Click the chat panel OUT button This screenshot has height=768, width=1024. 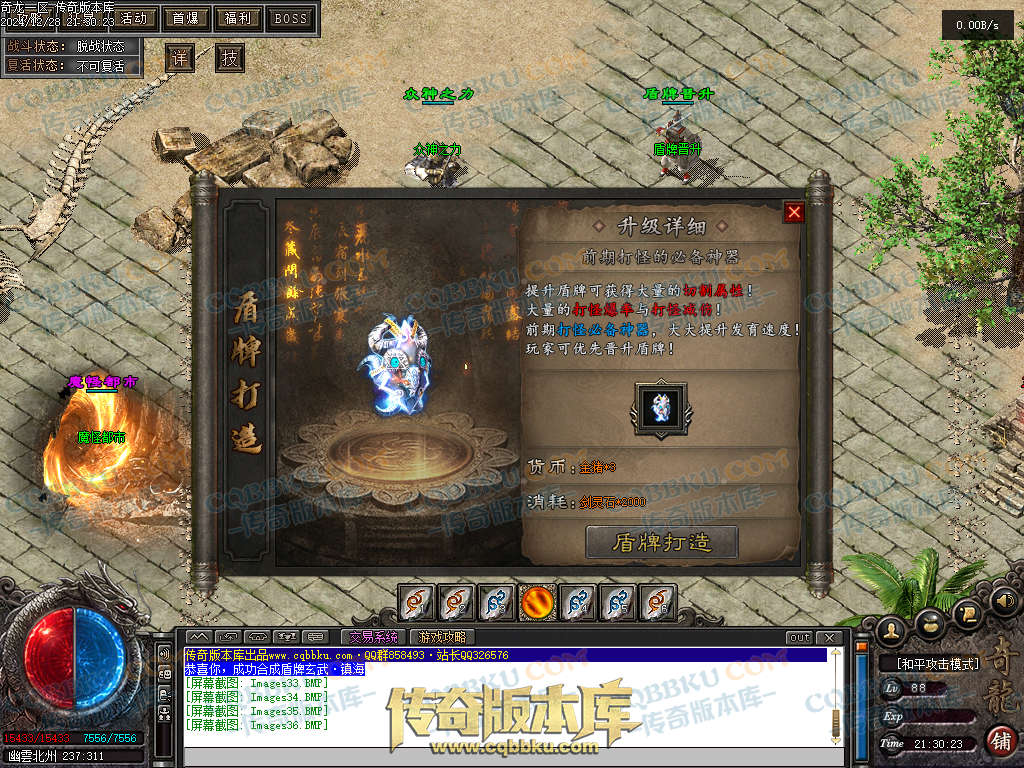point(799,637)
